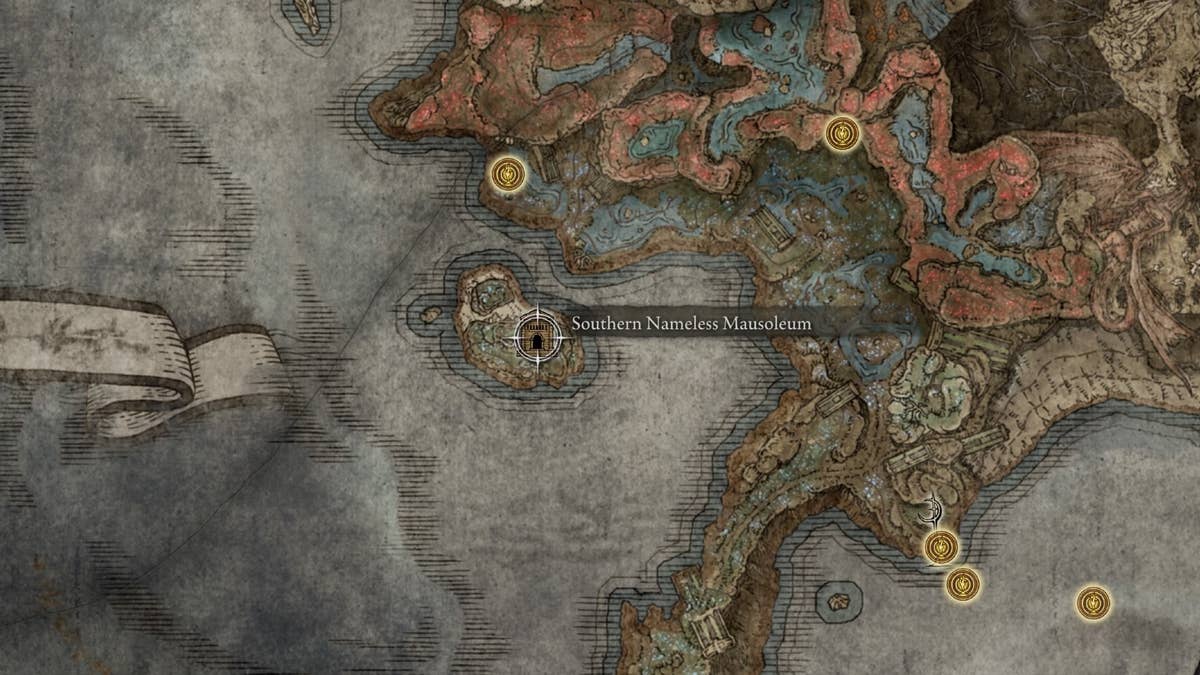Choose the grace among the red inland ridges
This screenshot has height=675, width=1200.
coord(842,133)
